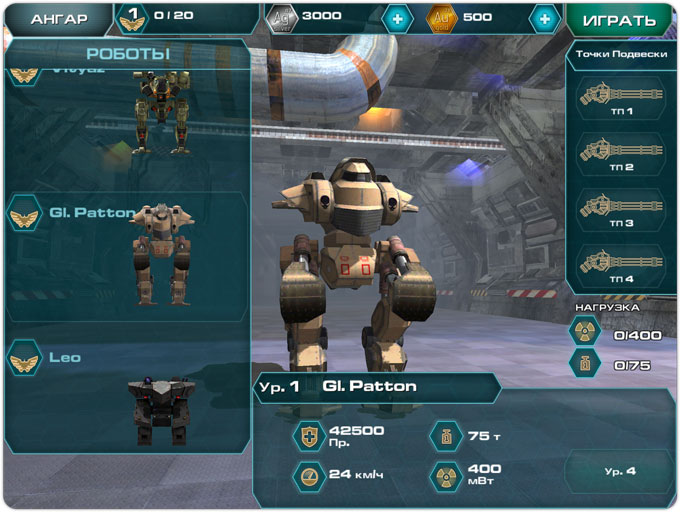Open the Ангар hangar tab

[57, 18]
